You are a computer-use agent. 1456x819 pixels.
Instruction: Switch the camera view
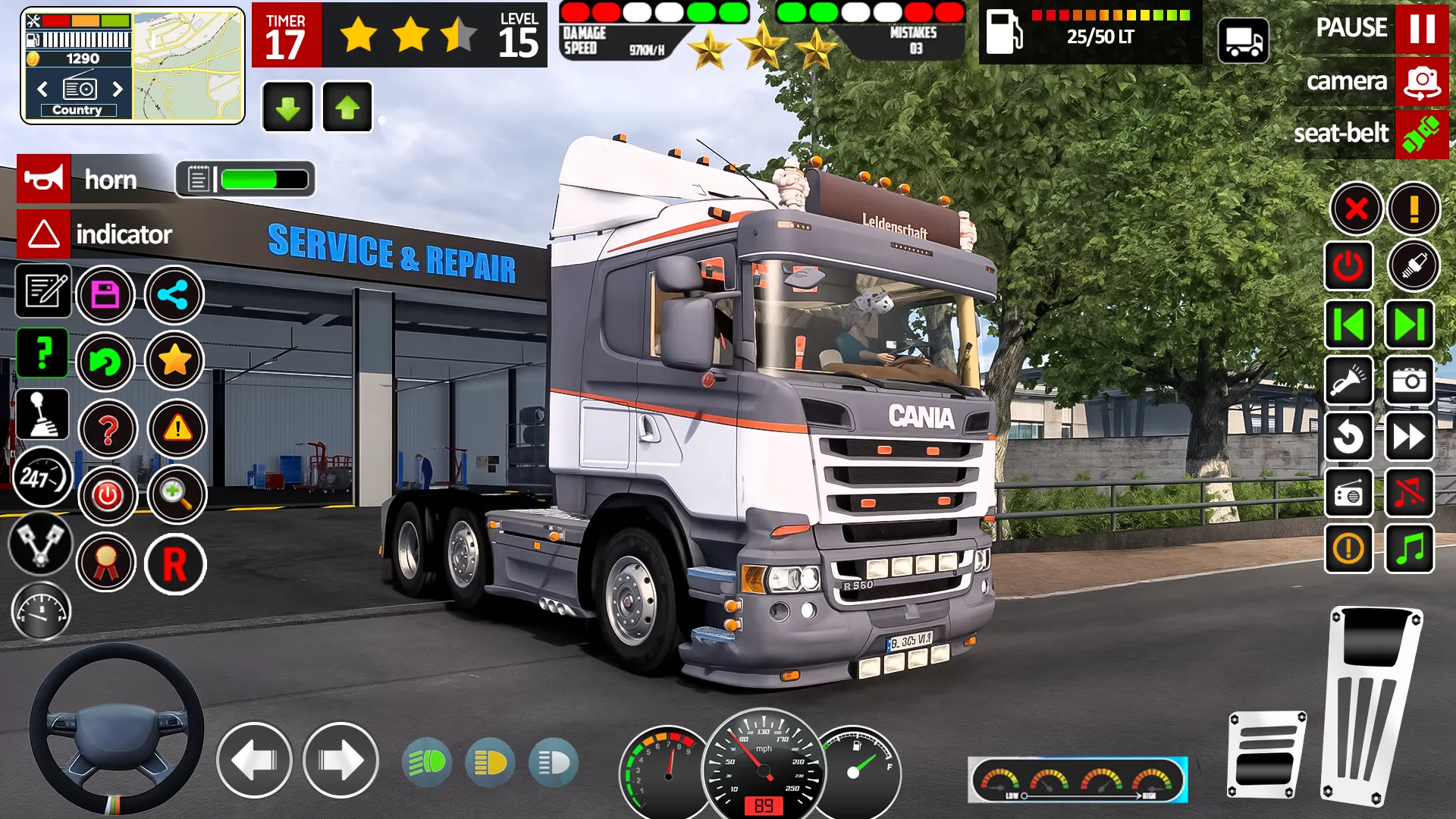[x=1421, y=81]
